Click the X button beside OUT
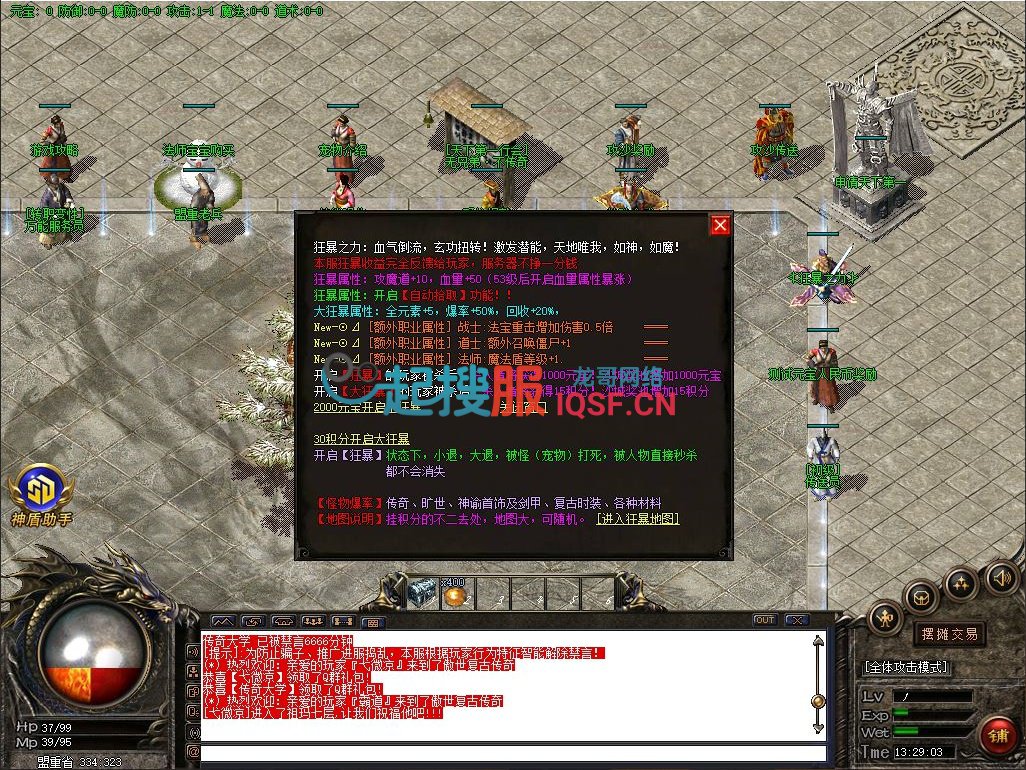 (796, 620)
